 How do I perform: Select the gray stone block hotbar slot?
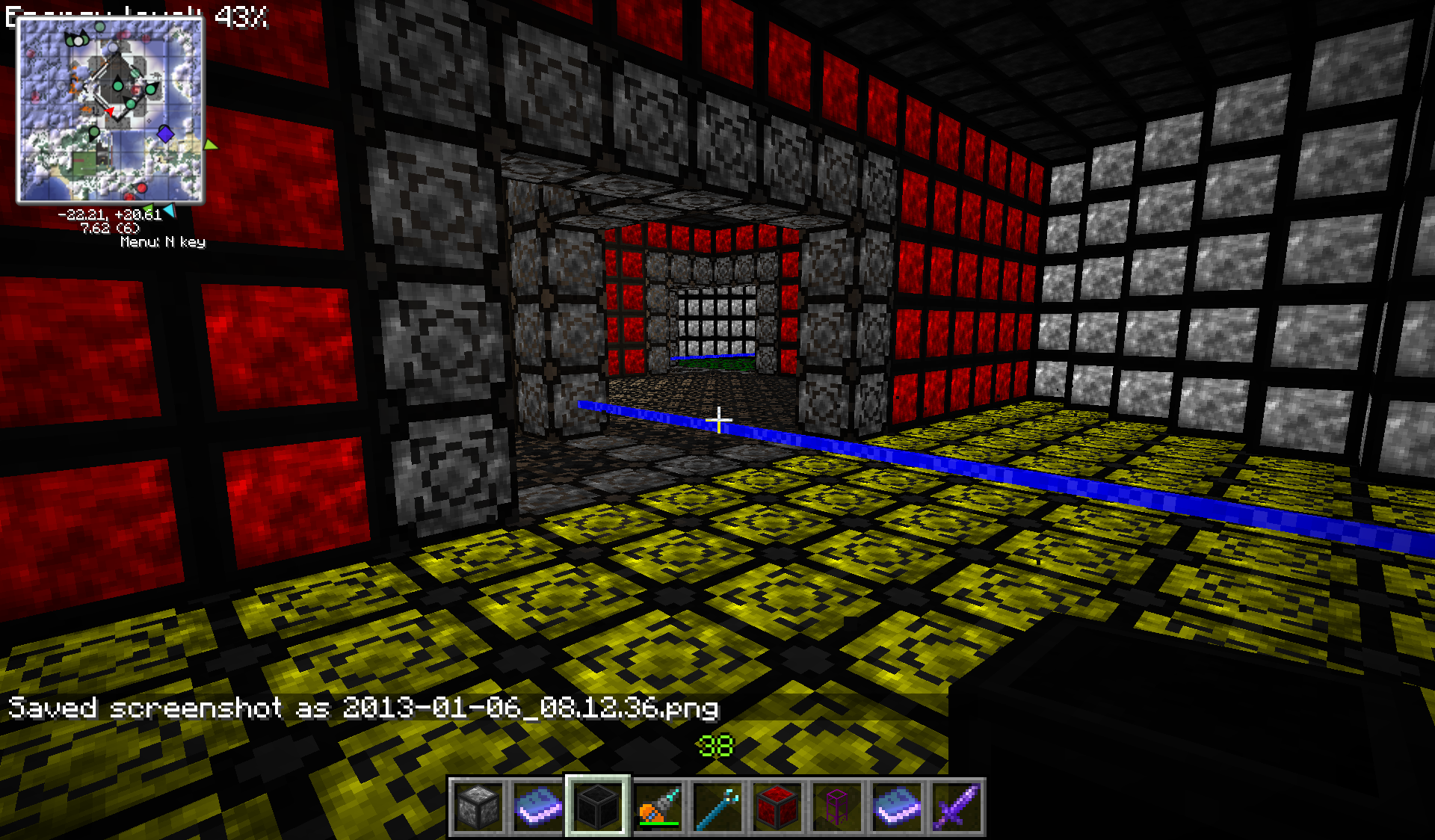pyautogui.click(x=478, y=806)
